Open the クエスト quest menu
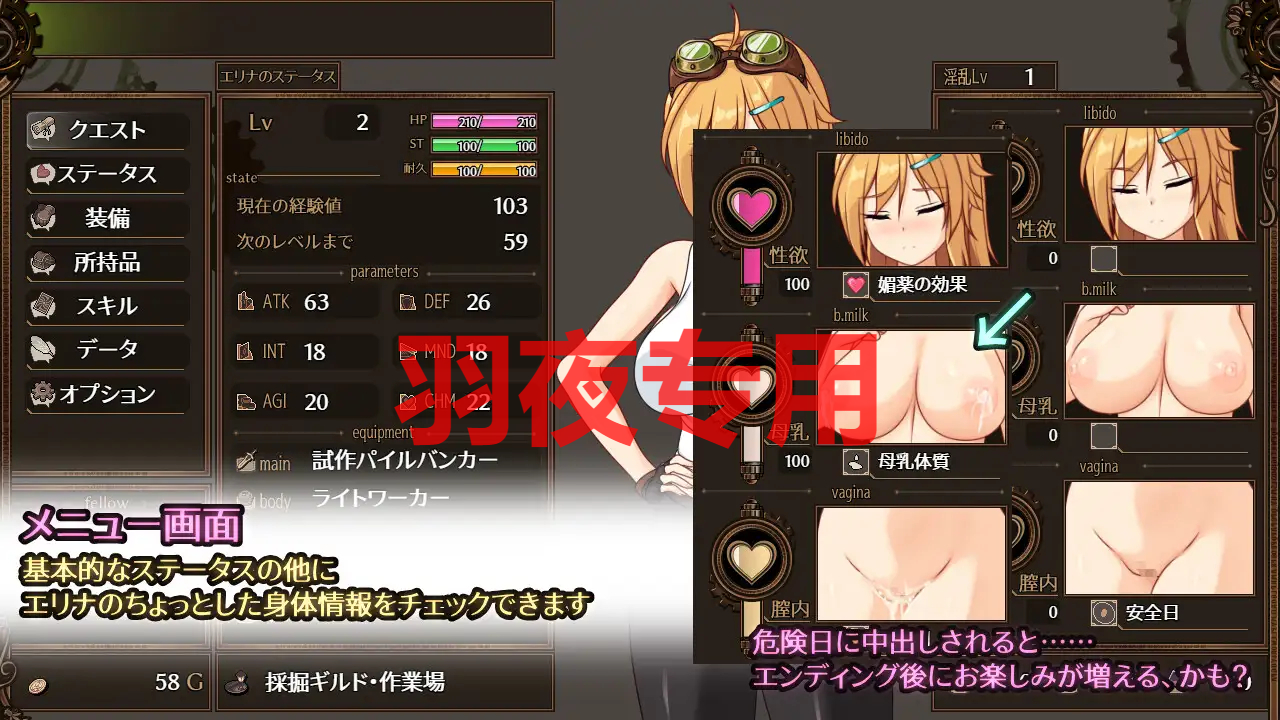1280x720 pixels. tap(107, 130)
